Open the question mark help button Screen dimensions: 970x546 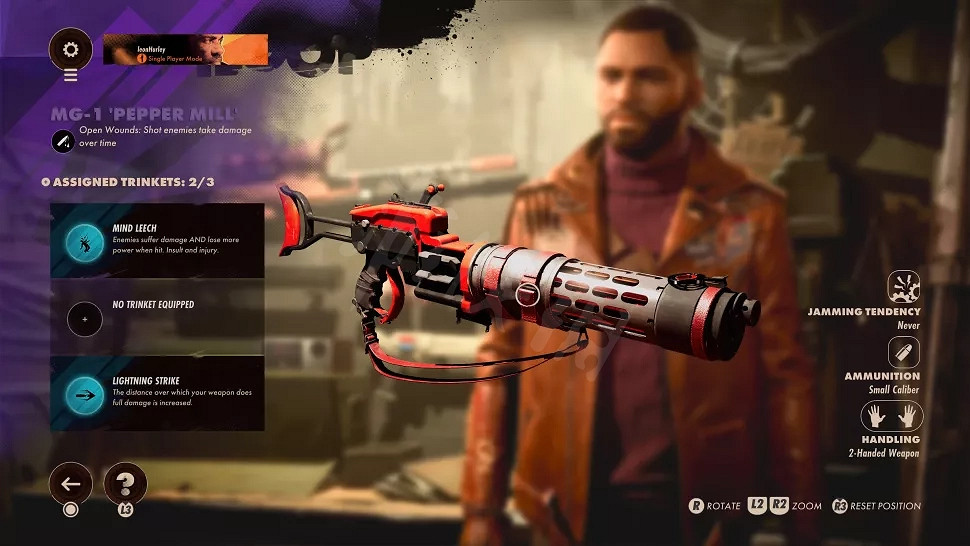pos(125,484)
